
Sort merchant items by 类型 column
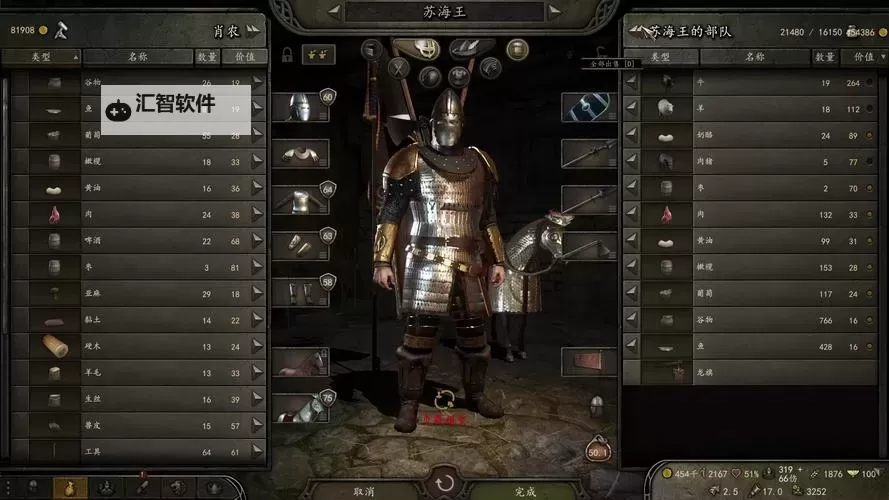(41, 57)
